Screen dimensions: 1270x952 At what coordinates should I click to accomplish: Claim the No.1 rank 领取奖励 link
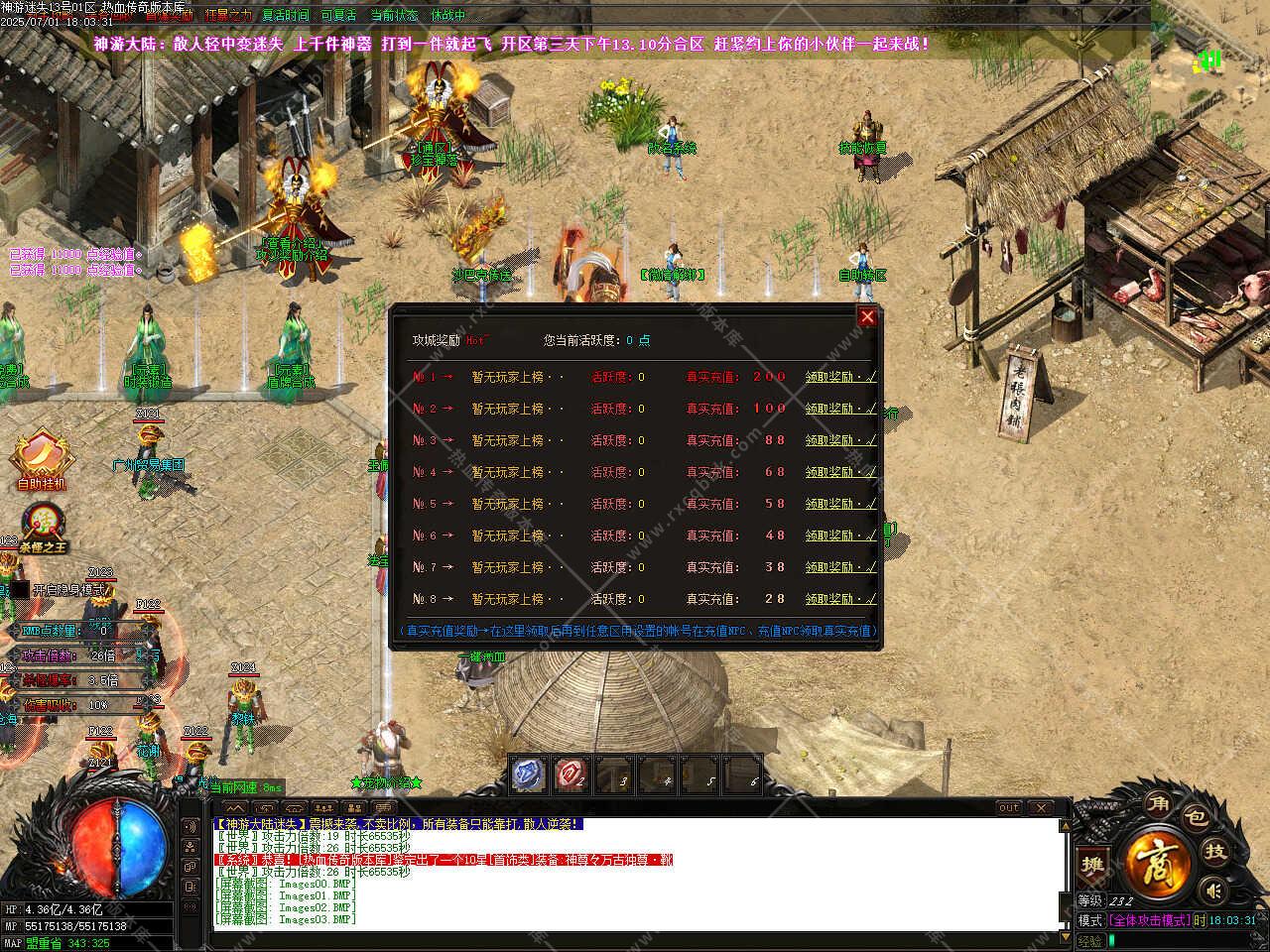840,377
